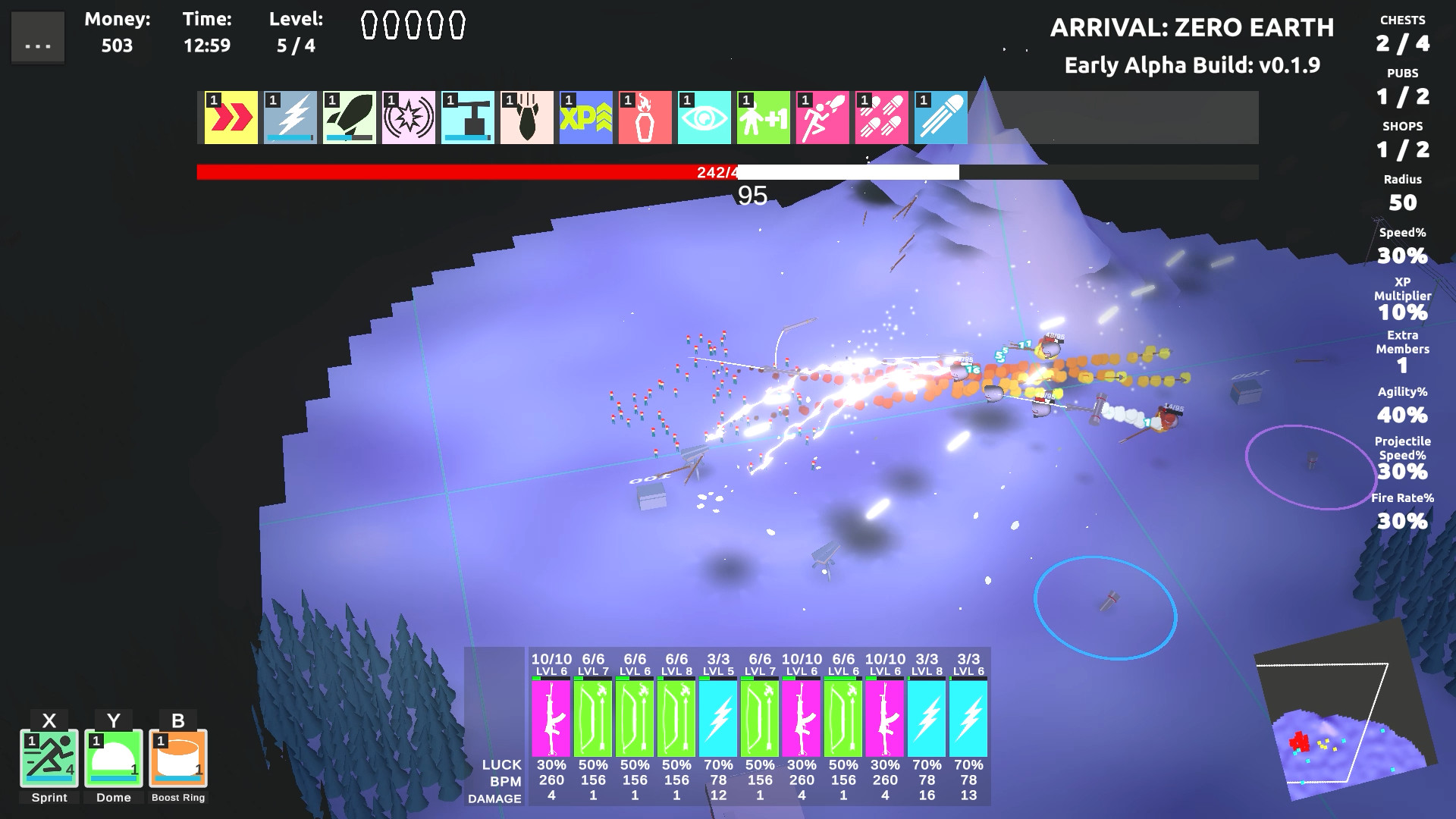Image resolution: width=1456 pixels, height=819 pixels.
Task: Open the top-left ellipsis menu
Action: pyautogui.click(x=37, y=36)
